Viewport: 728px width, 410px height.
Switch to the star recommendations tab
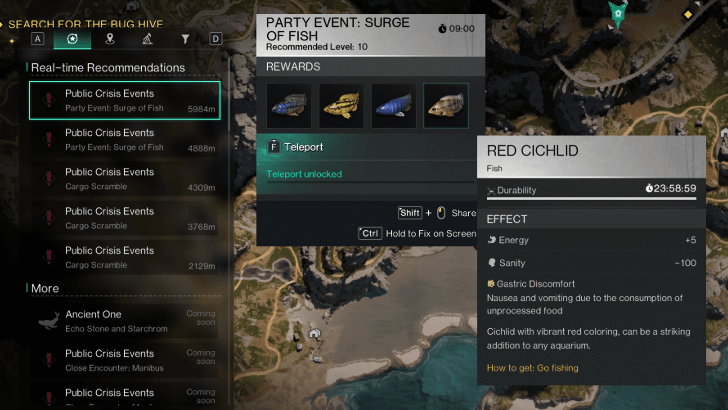click(x=73, y=39)
